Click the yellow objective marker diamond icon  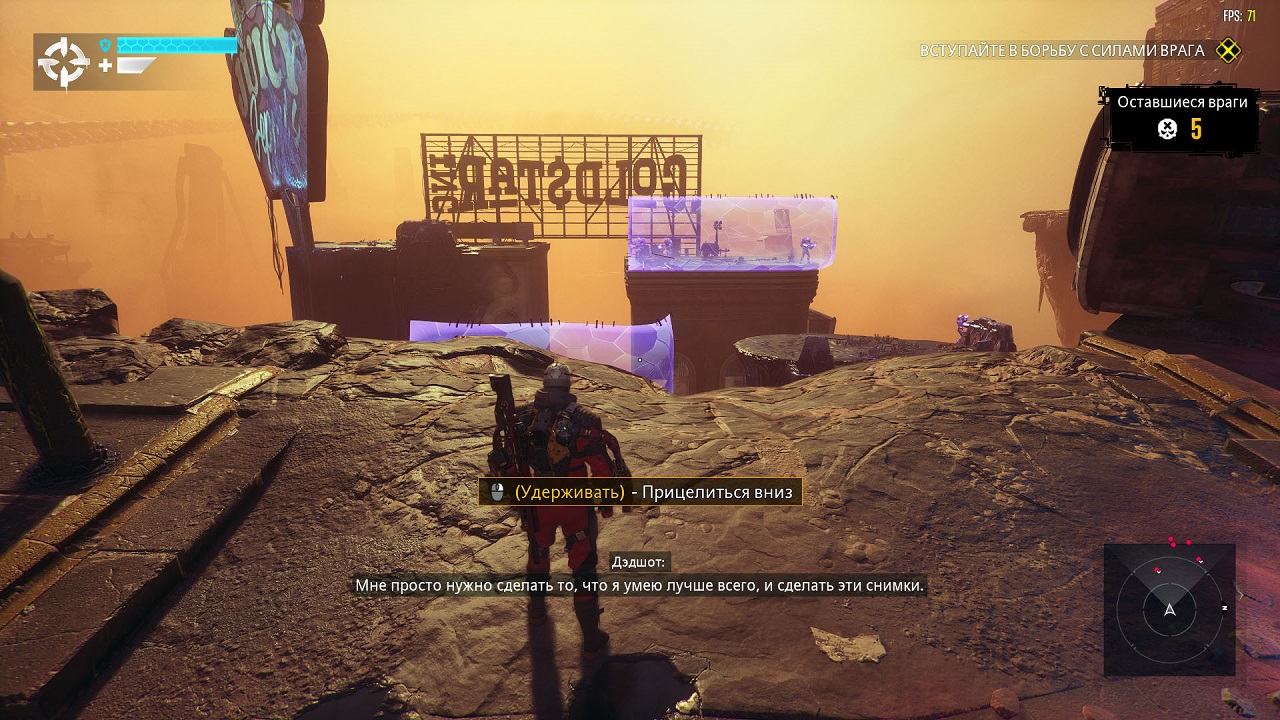coord(1228,51)
